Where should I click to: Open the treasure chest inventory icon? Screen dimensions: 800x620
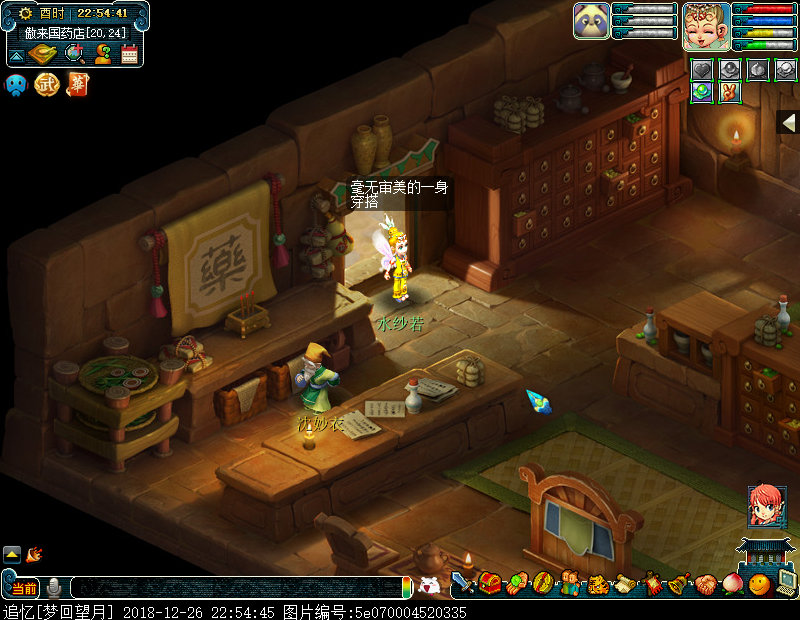click(x=489, y=582)
